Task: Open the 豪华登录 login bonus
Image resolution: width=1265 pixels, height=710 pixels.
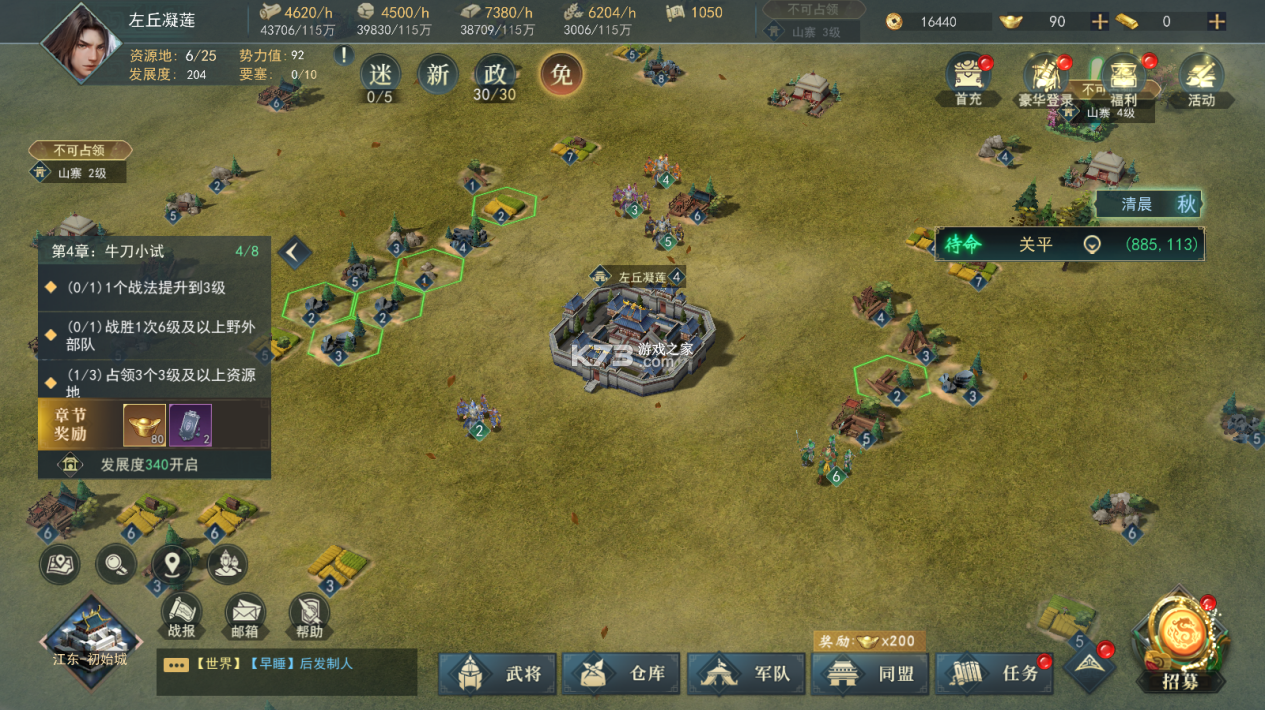Action: pos(1046,80)
